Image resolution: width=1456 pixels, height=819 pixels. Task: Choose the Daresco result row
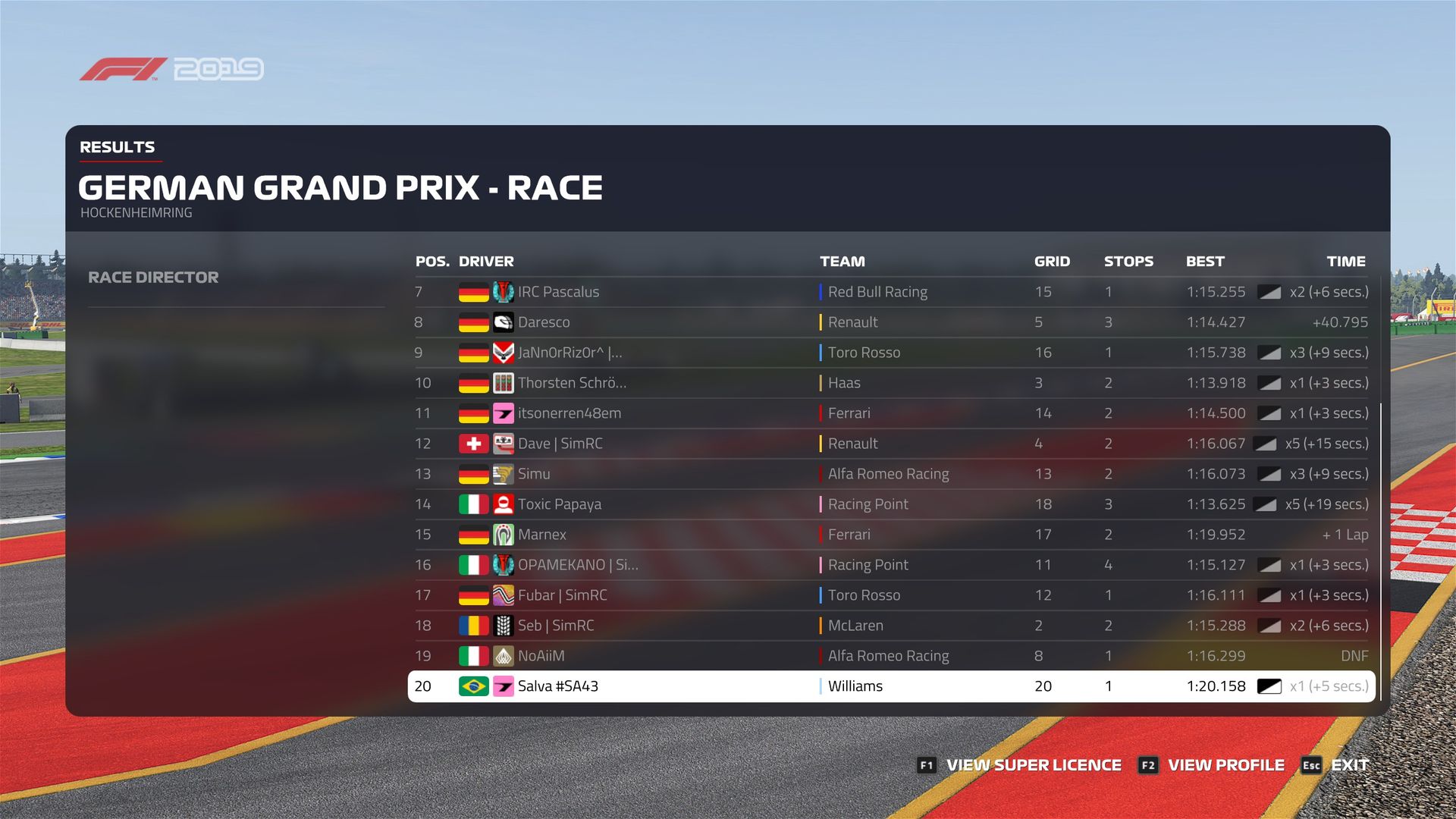click(x=891, y=322)
